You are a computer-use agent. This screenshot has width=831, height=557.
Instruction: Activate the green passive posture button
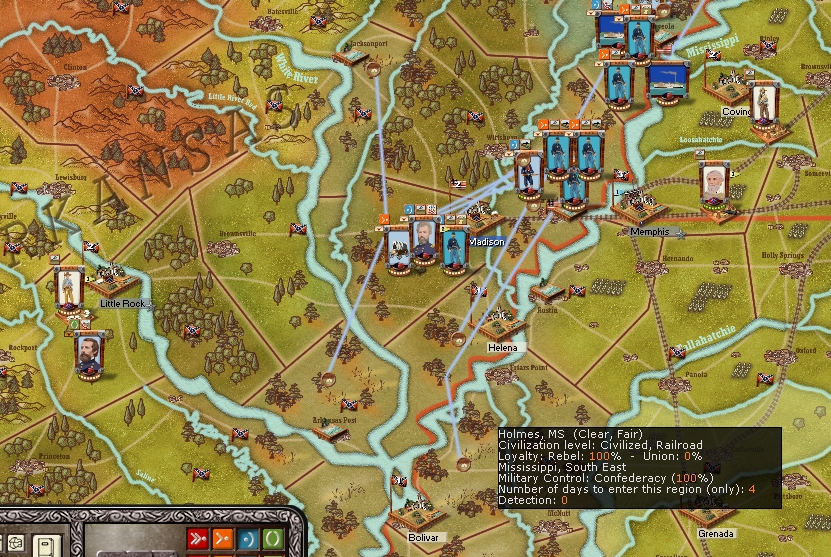pos(270,540)
